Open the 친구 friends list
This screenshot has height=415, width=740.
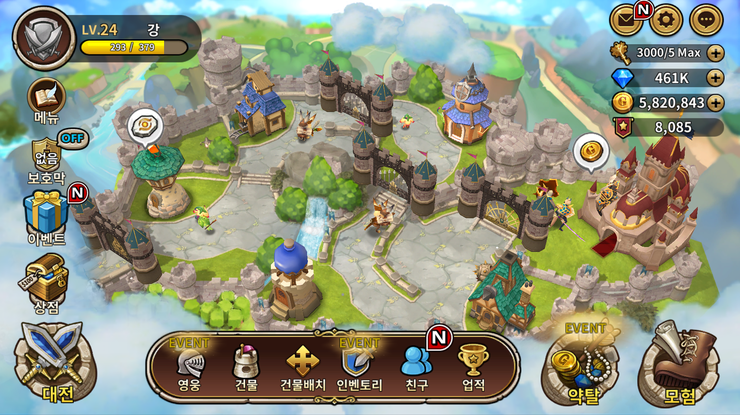415,364
